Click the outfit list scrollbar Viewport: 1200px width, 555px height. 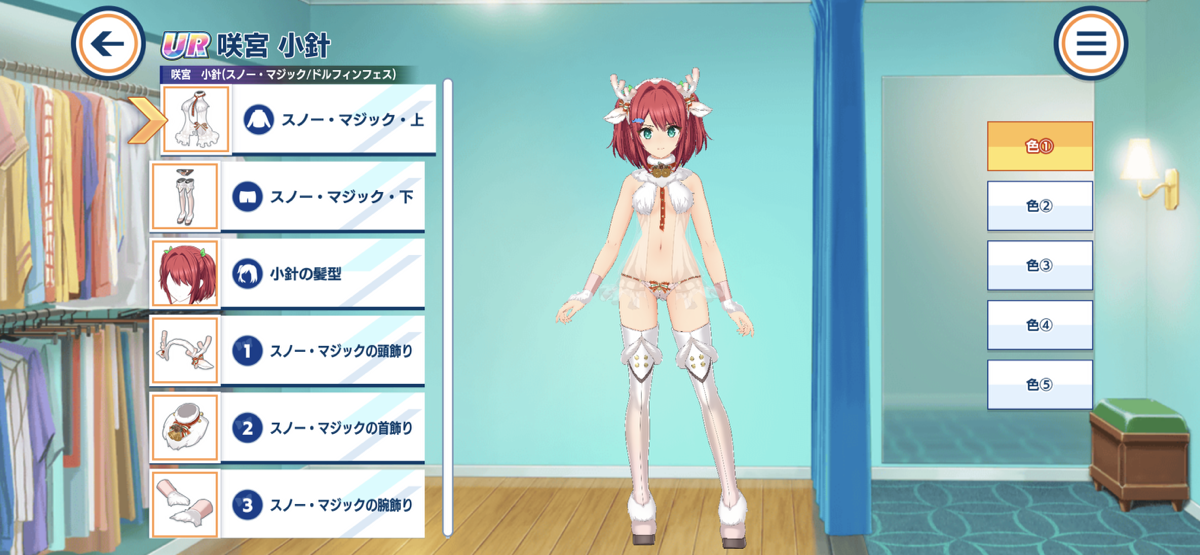(448, 300)
